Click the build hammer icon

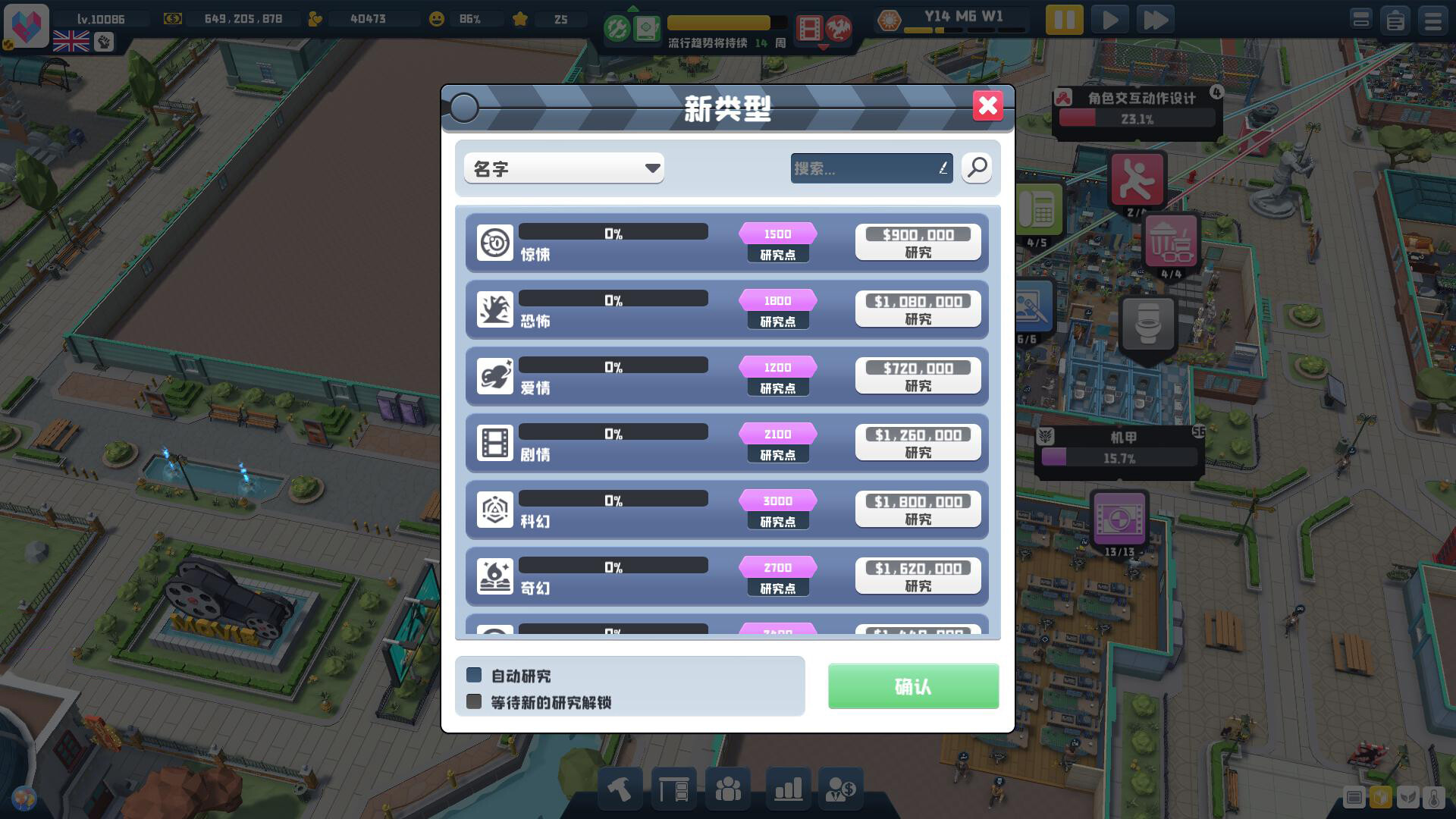620,789
